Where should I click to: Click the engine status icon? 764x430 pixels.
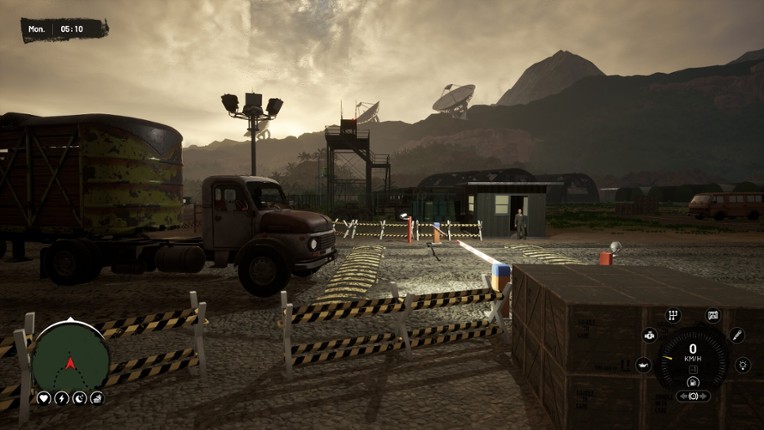[649, 335]
